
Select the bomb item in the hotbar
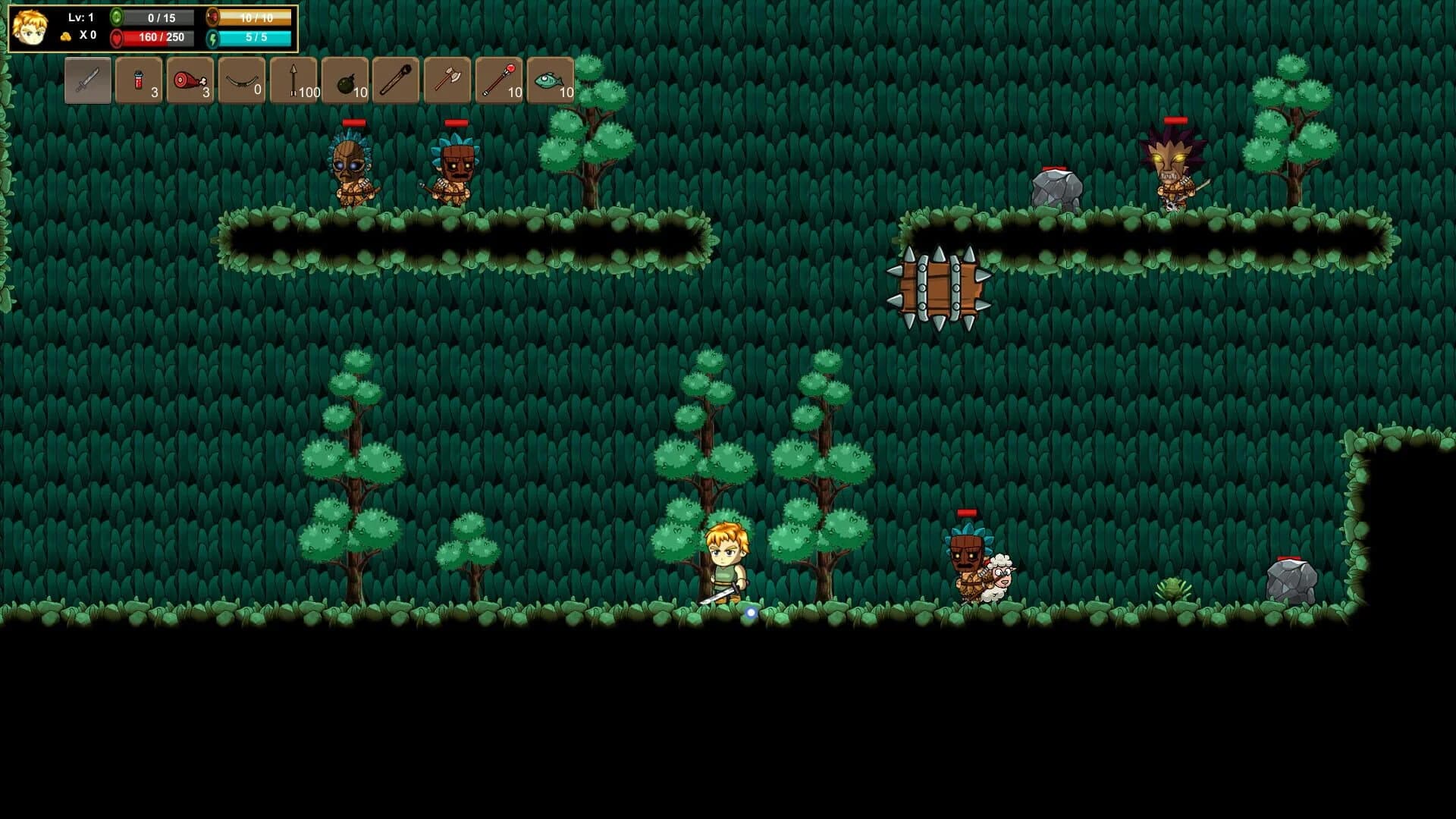click(x=346, y=80)
